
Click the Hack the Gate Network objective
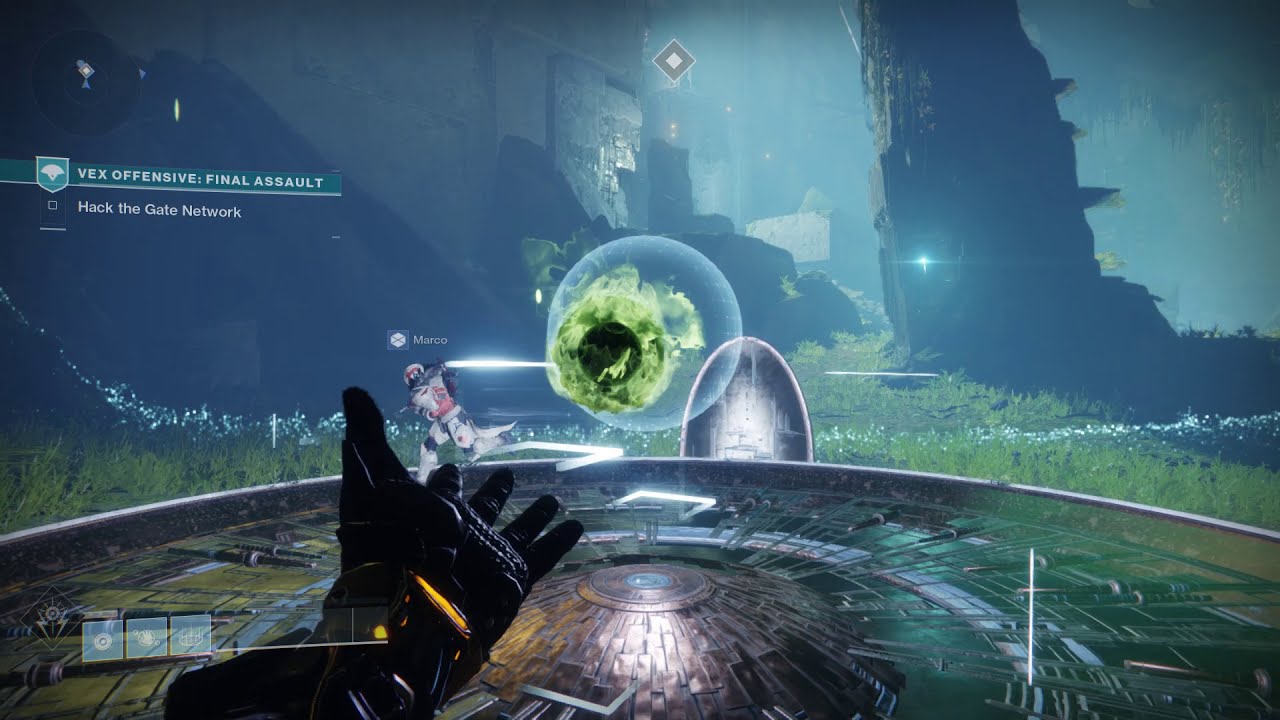(x=159, y=211)
